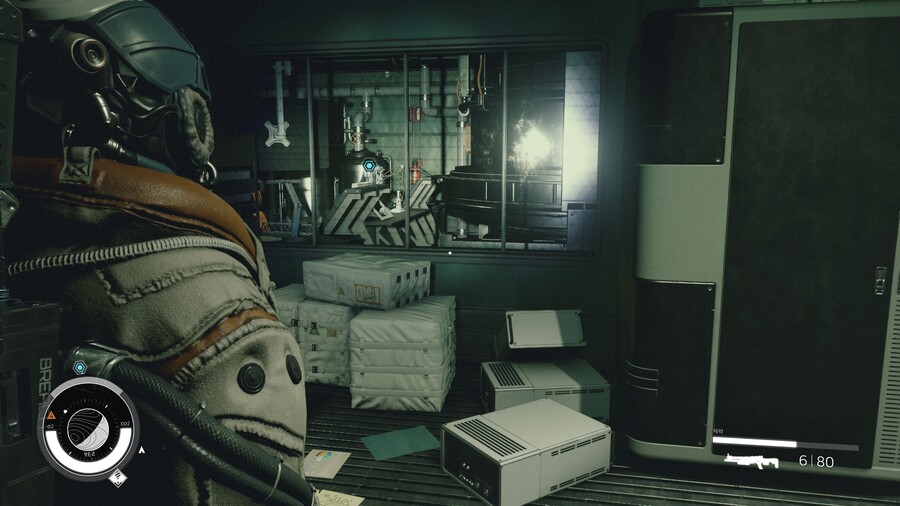
Task: Click the equipped rifle weapon icon
Action: click(x=751, y=461)
